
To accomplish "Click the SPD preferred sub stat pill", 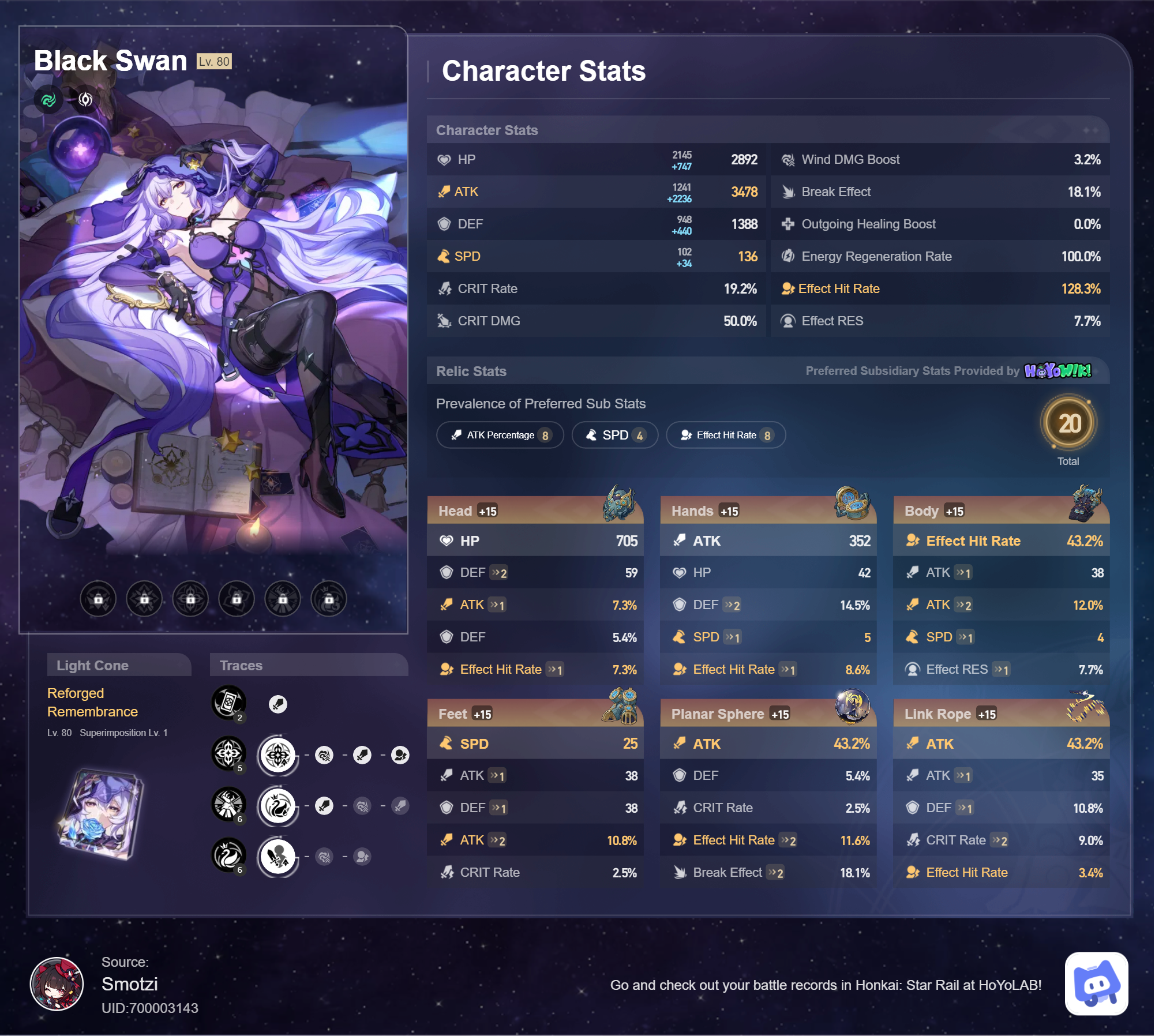I will (x=614, y=435).
